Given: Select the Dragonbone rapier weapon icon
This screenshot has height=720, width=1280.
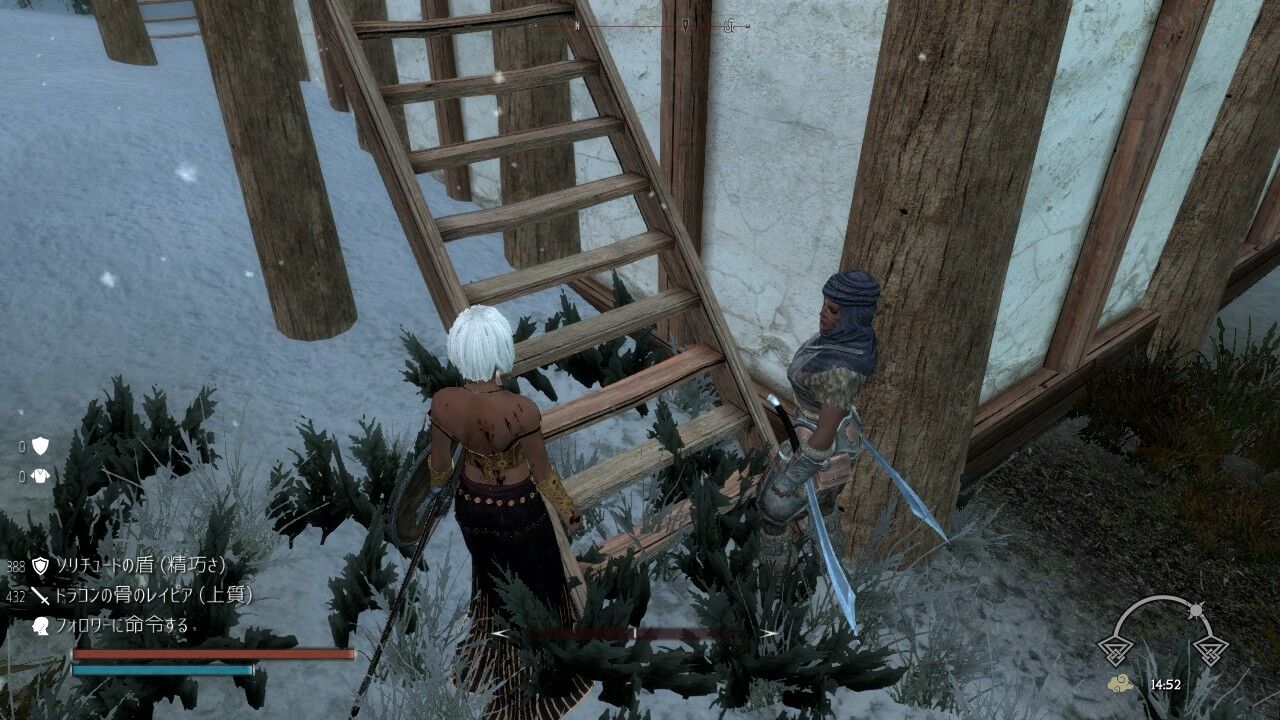Looking at the screenshot, I should [x=41, y=595].
